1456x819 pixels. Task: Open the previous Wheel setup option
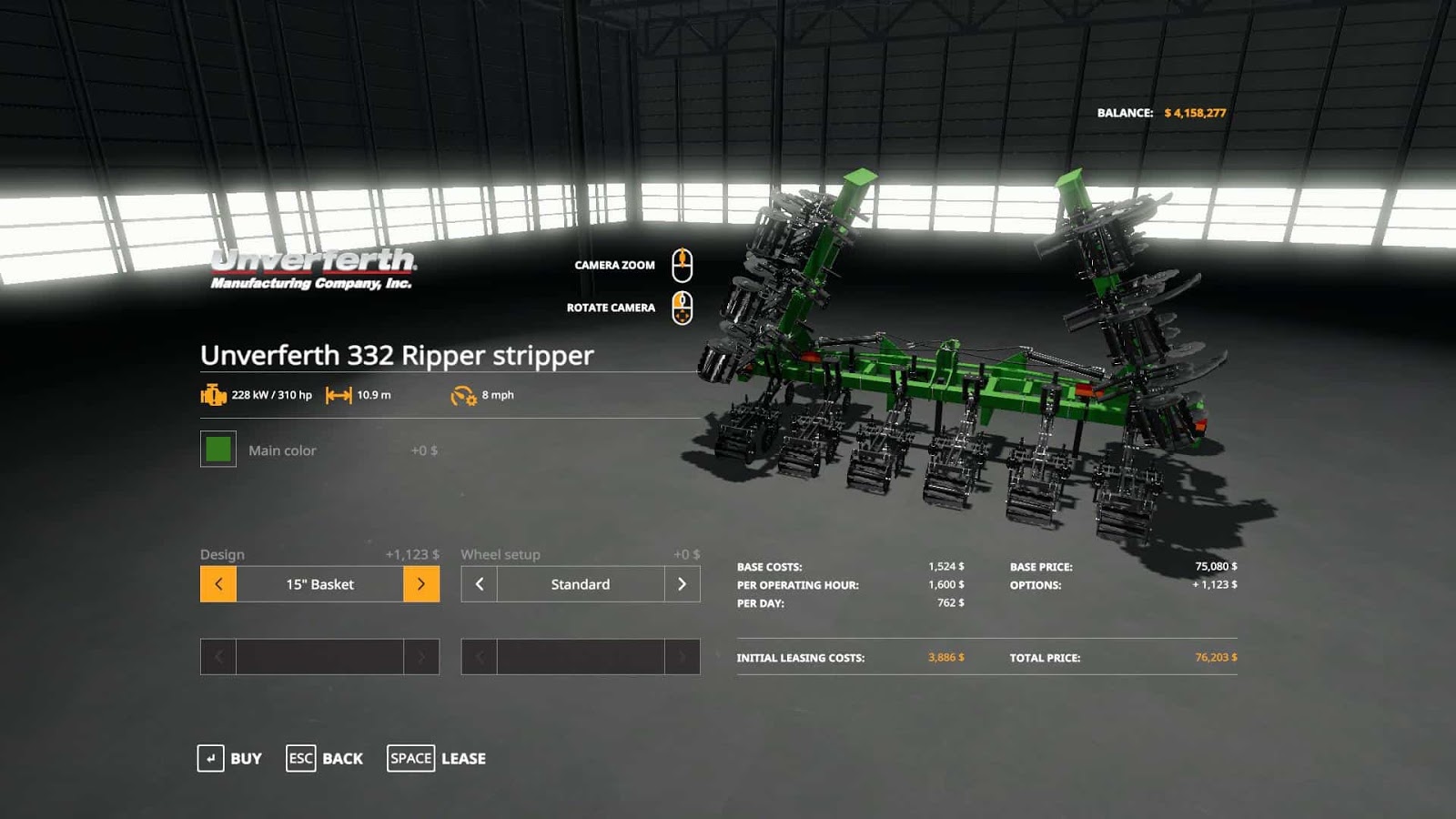479,584
